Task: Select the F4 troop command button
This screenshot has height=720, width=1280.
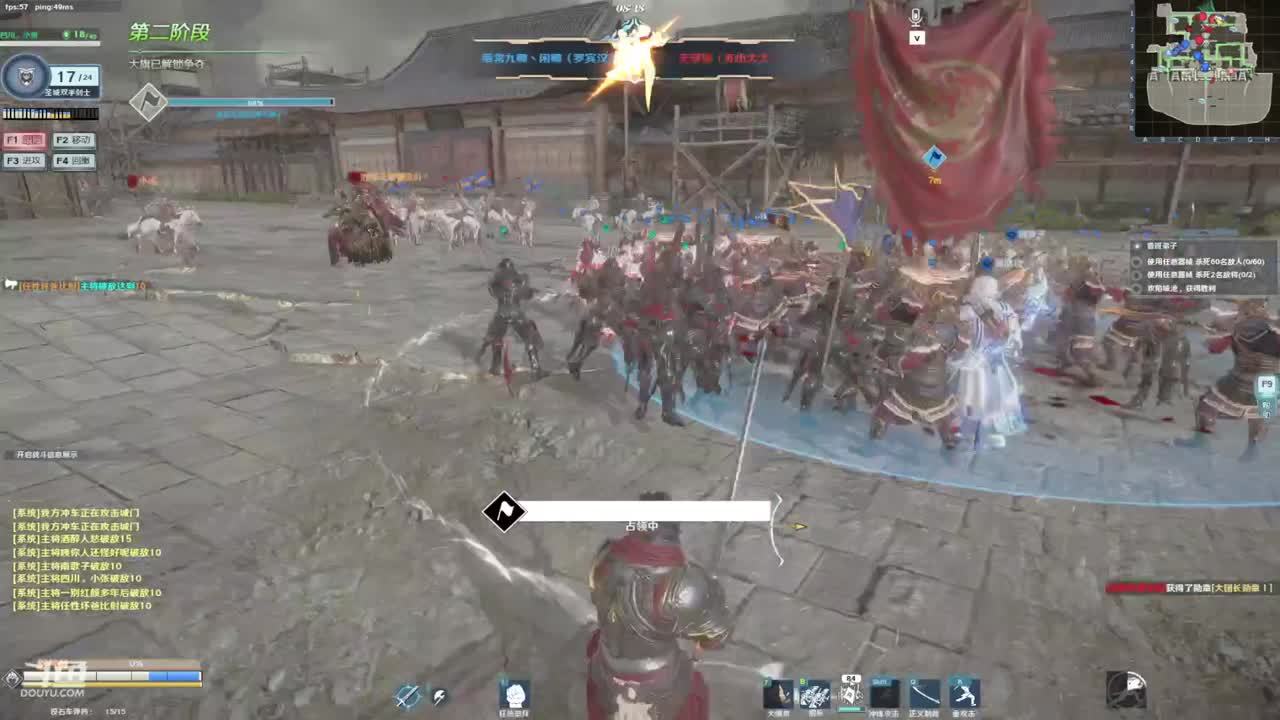Action: coord(74,161)
